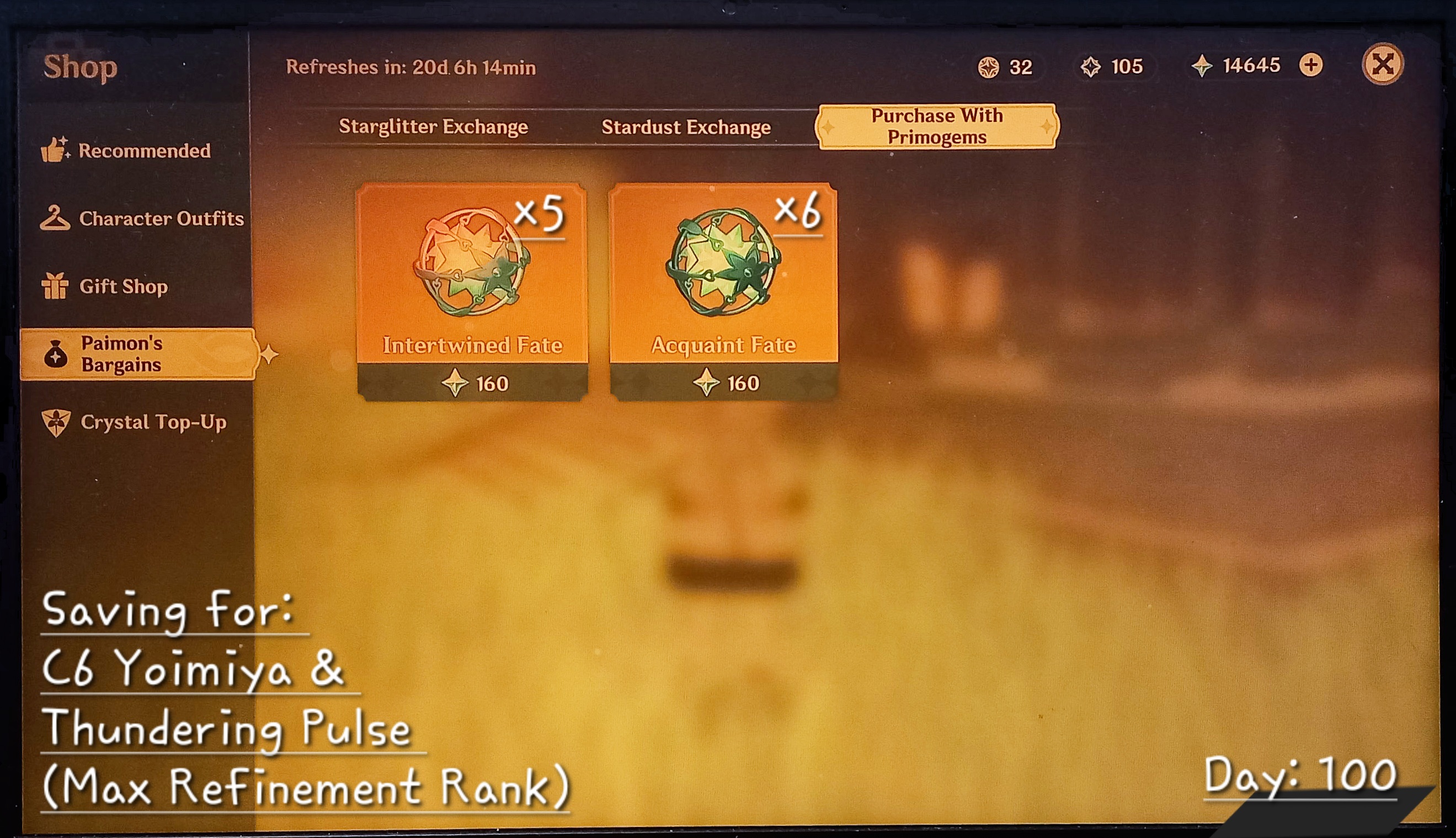
Task: Switch to the Stardust Exchange tab
Action: click(x=686, y=126)
